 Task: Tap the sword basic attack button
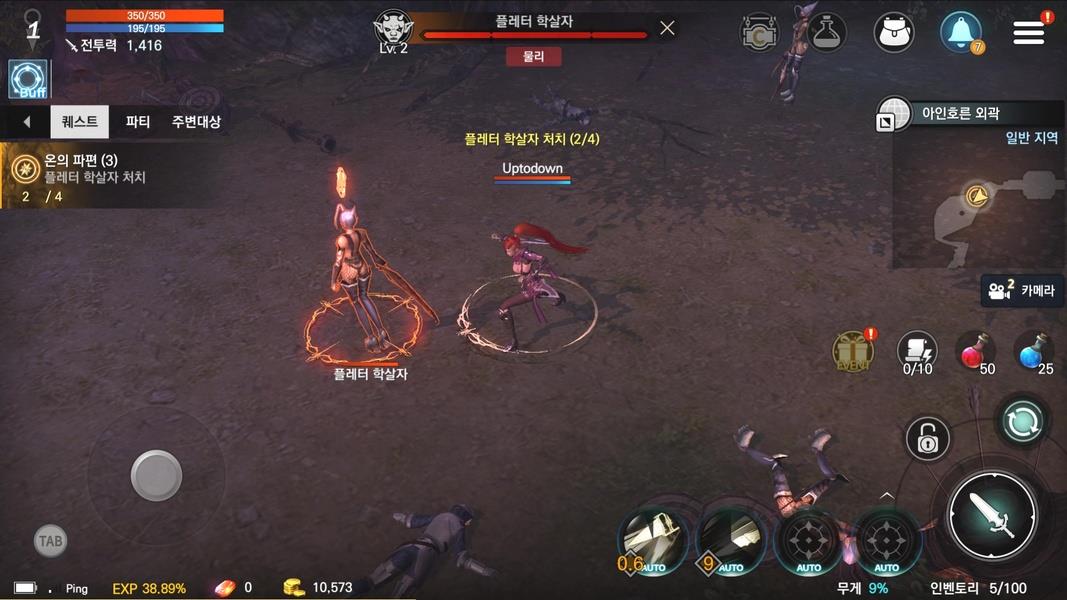(x=992, y=515)
